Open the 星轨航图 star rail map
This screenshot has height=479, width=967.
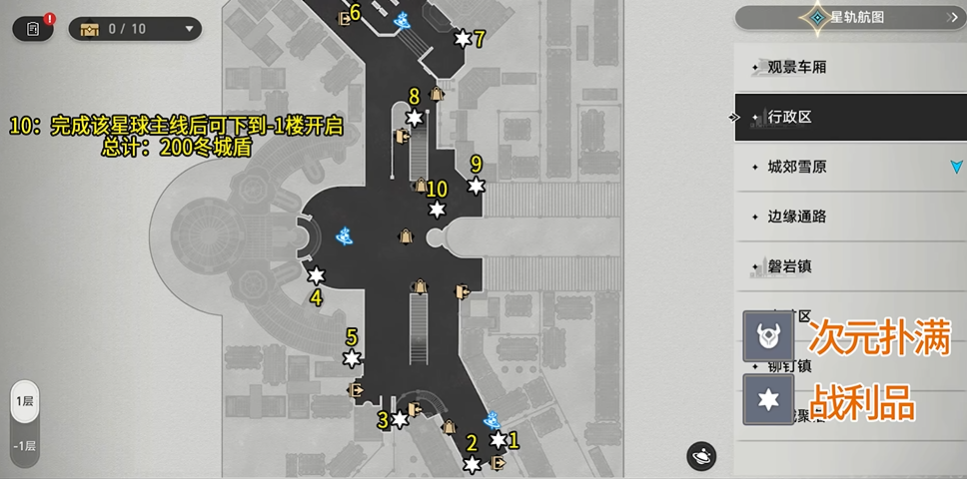pos(849,18)
